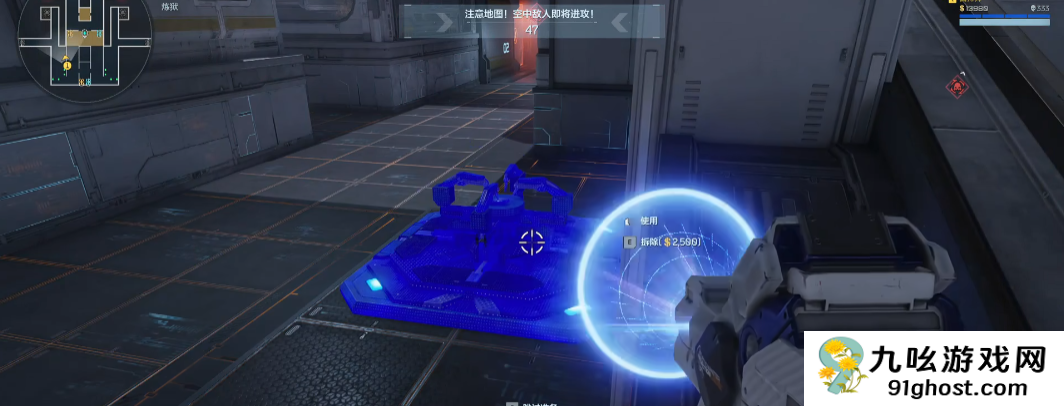1064x406 pixels.
Task: Click the red skull enemy marker
Action: 960,87
